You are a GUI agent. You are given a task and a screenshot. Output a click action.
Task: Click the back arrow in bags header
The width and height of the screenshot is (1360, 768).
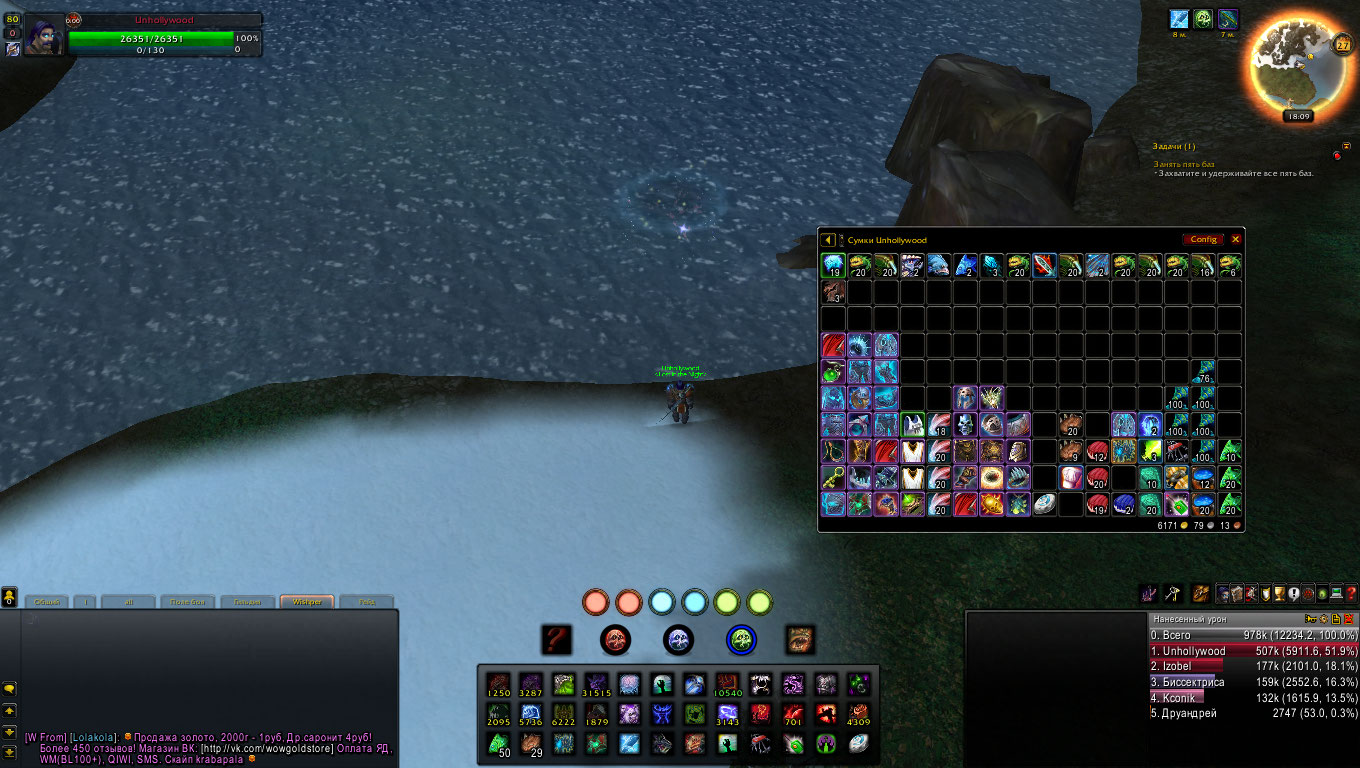828,240
